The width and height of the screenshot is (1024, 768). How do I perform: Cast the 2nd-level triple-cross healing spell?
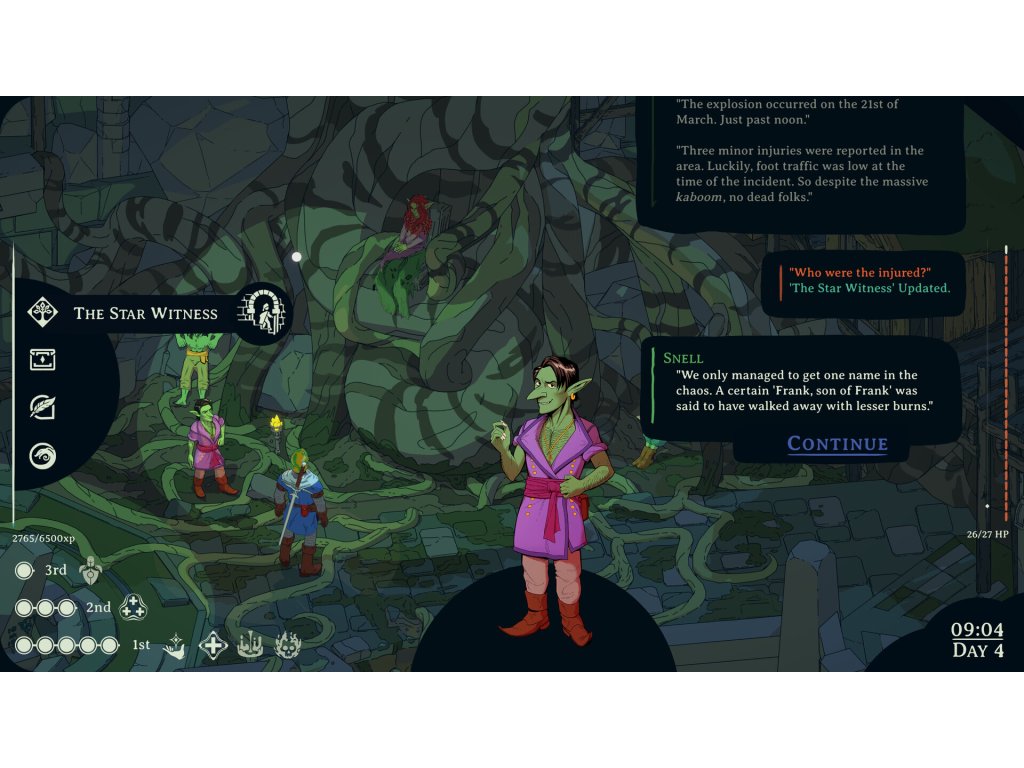coord(133,607)
